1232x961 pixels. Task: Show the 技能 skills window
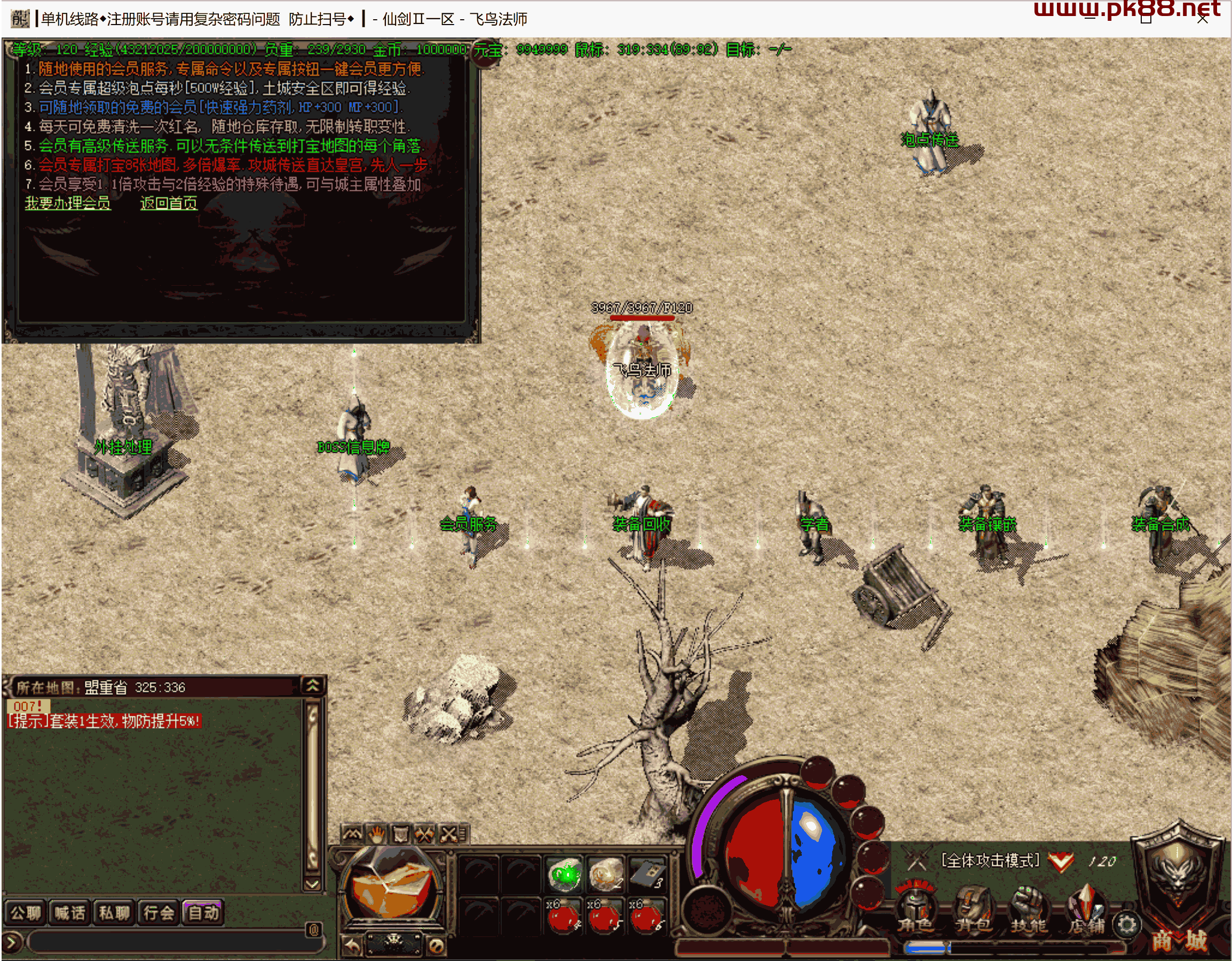[1029, 909]
